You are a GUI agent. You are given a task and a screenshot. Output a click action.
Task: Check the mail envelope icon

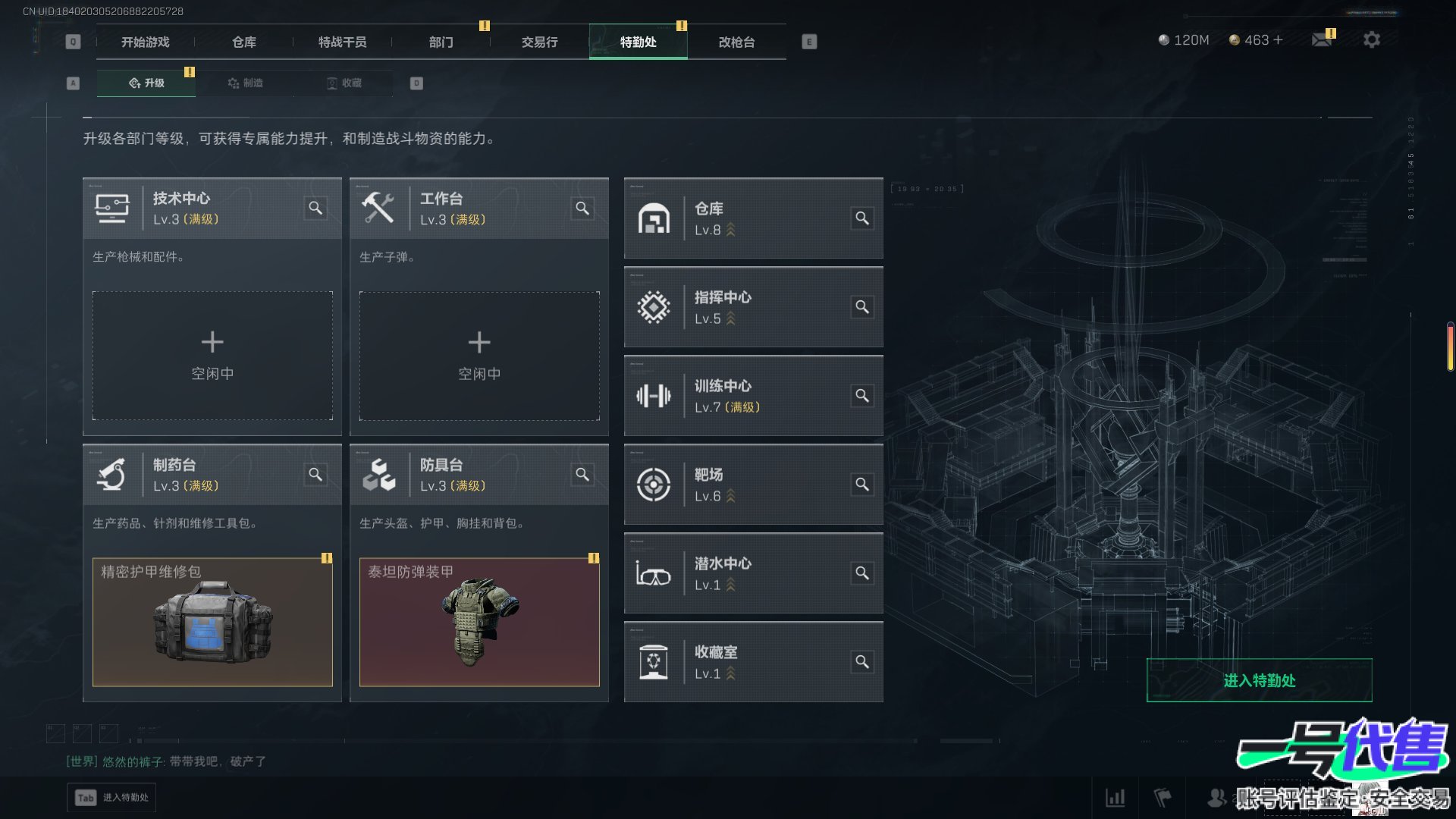(x=1322, y=39)
